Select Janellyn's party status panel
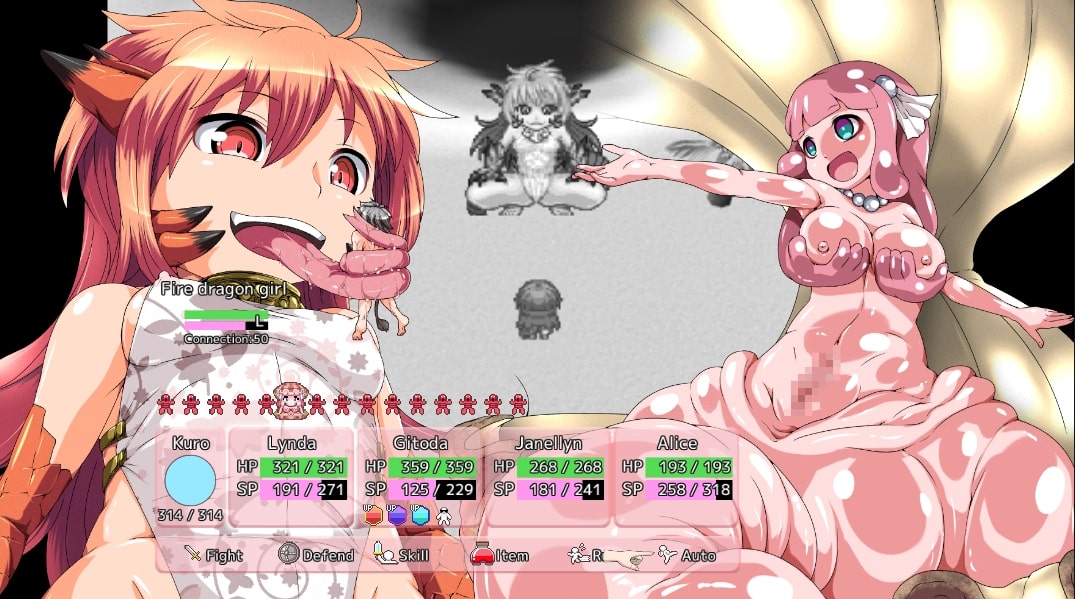1075x599 pixels. pyautogui.click(x=548, y=477)
